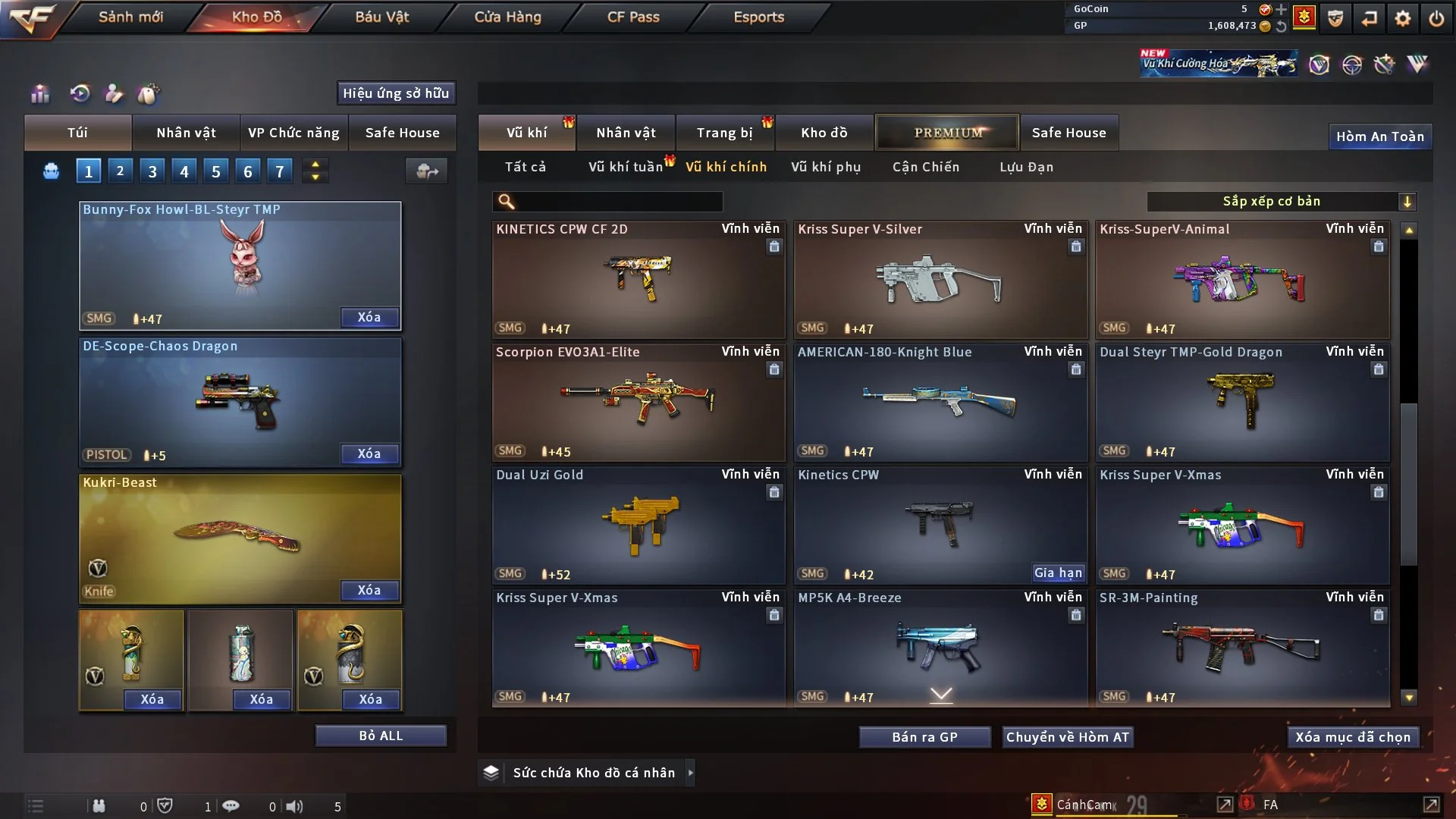1456x819 pixels.
Task: Move item with Chuyển về Hòm AT
Action: point(1067,737)
